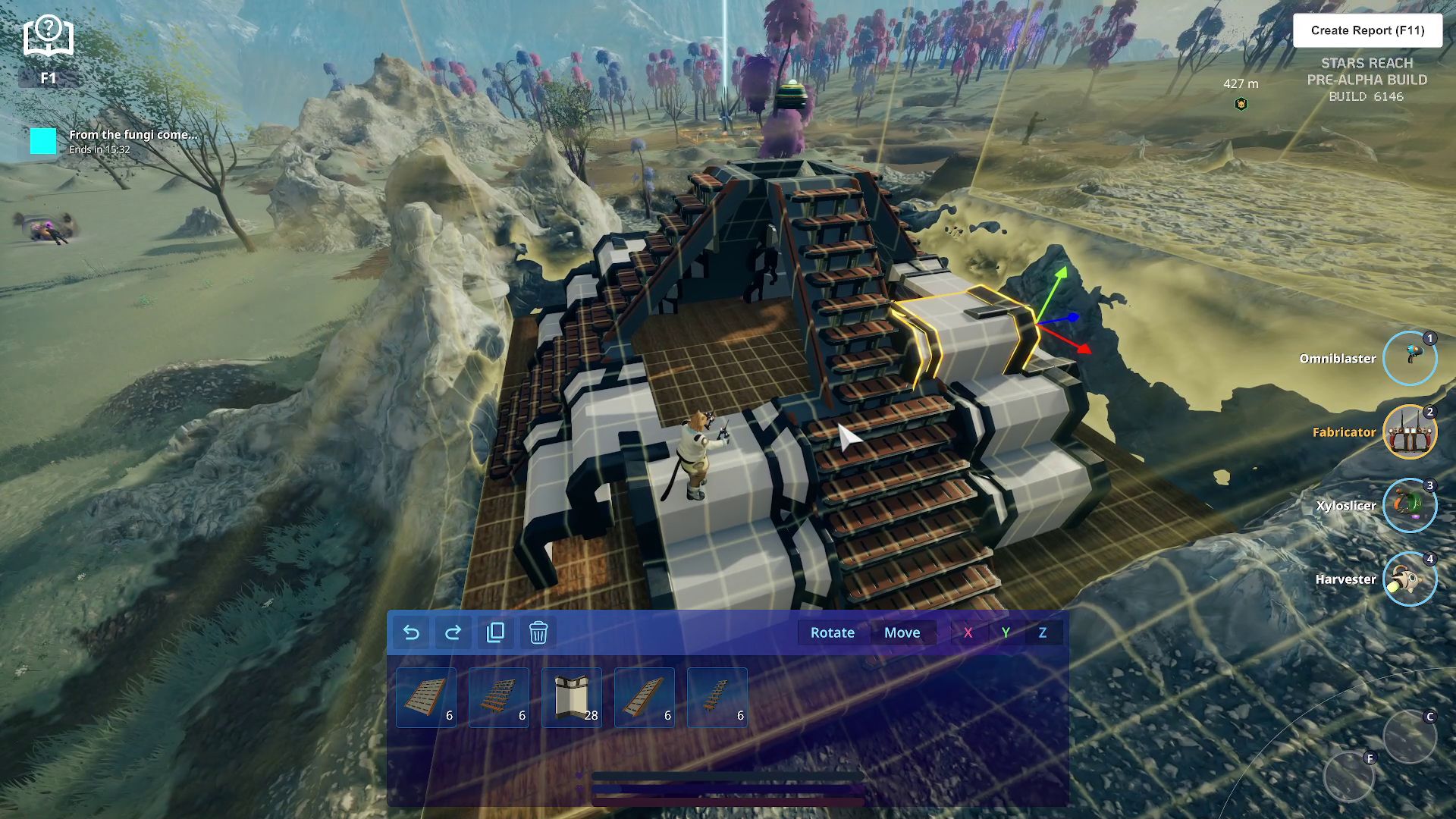Click the Create Report (F11) button

(x=1367, y=30)
